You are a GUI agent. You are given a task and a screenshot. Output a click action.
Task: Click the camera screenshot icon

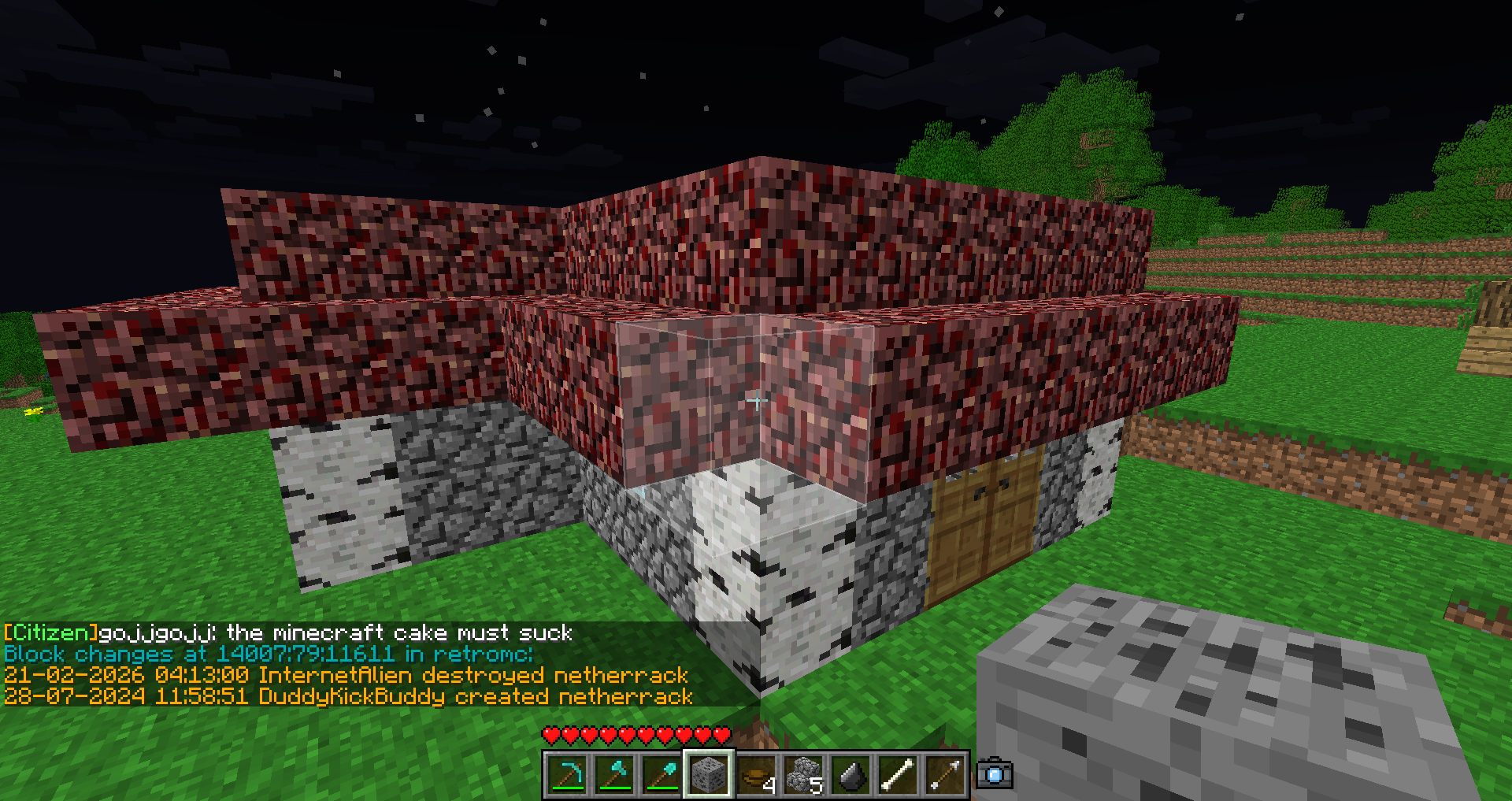pyautogui.click(x=995, y=774)
